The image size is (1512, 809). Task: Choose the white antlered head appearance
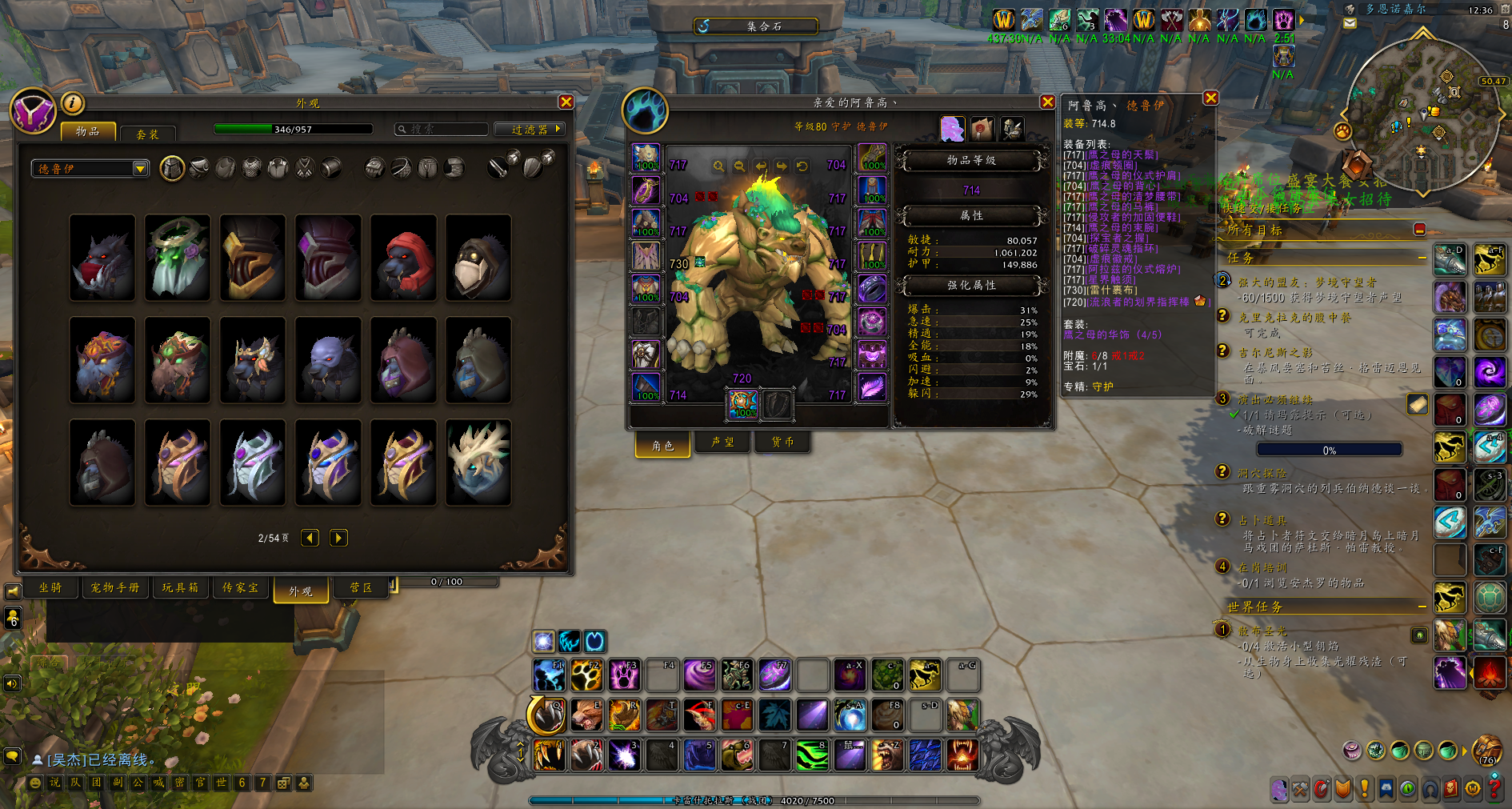(478, 463)
